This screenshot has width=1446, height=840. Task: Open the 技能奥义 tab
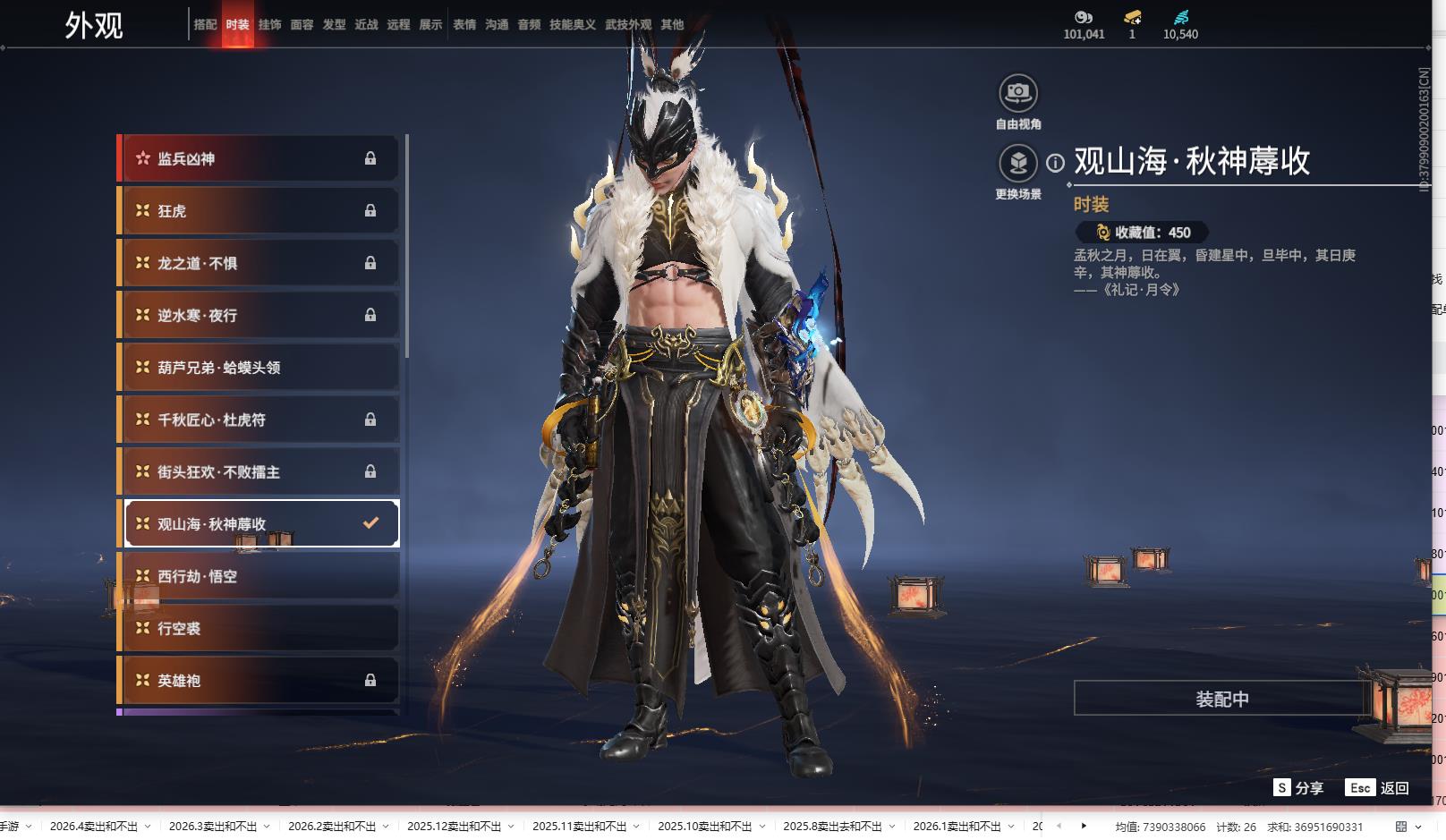pyautogui.click(x=572, y=24)
